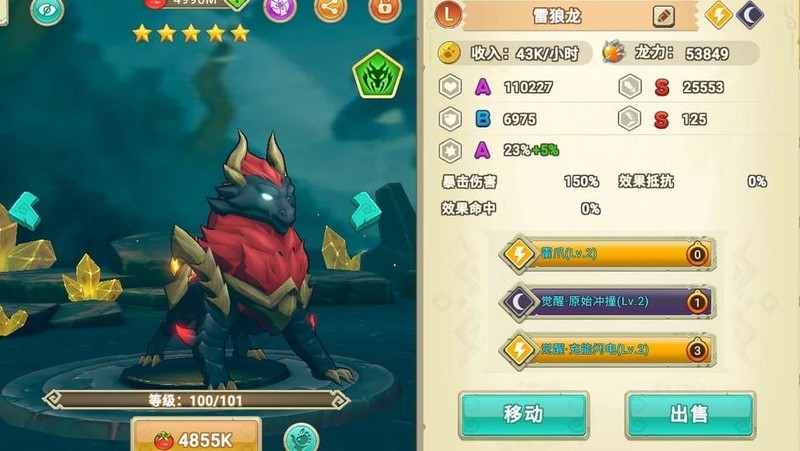Open the 觉醒·原始冲撞 (Lv.2) skill
Screen dimensions: 800x451
[x=608, y=301]
